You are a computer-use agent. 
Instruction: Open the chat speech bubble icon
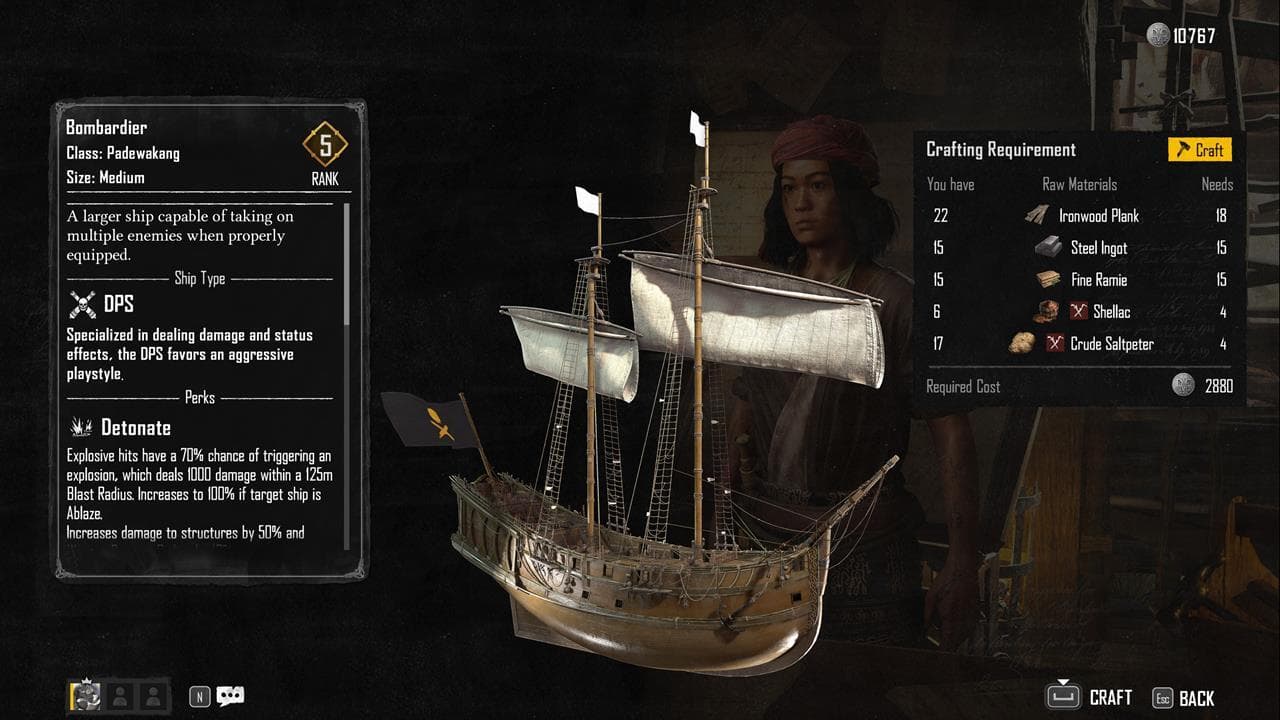[x=230, y=696]
